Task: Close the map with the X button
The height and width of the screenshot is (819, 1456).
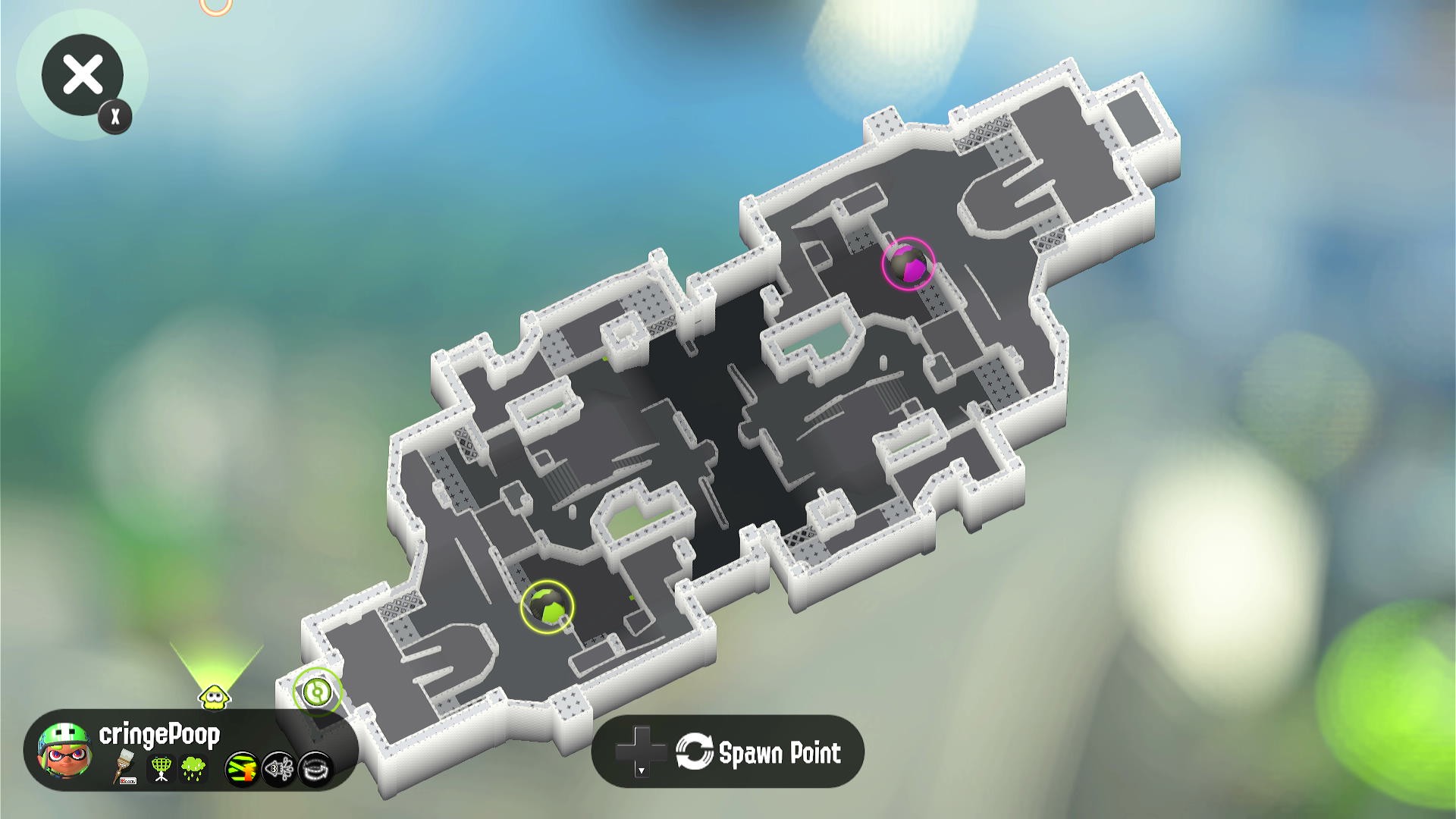Action: point(82,75)
